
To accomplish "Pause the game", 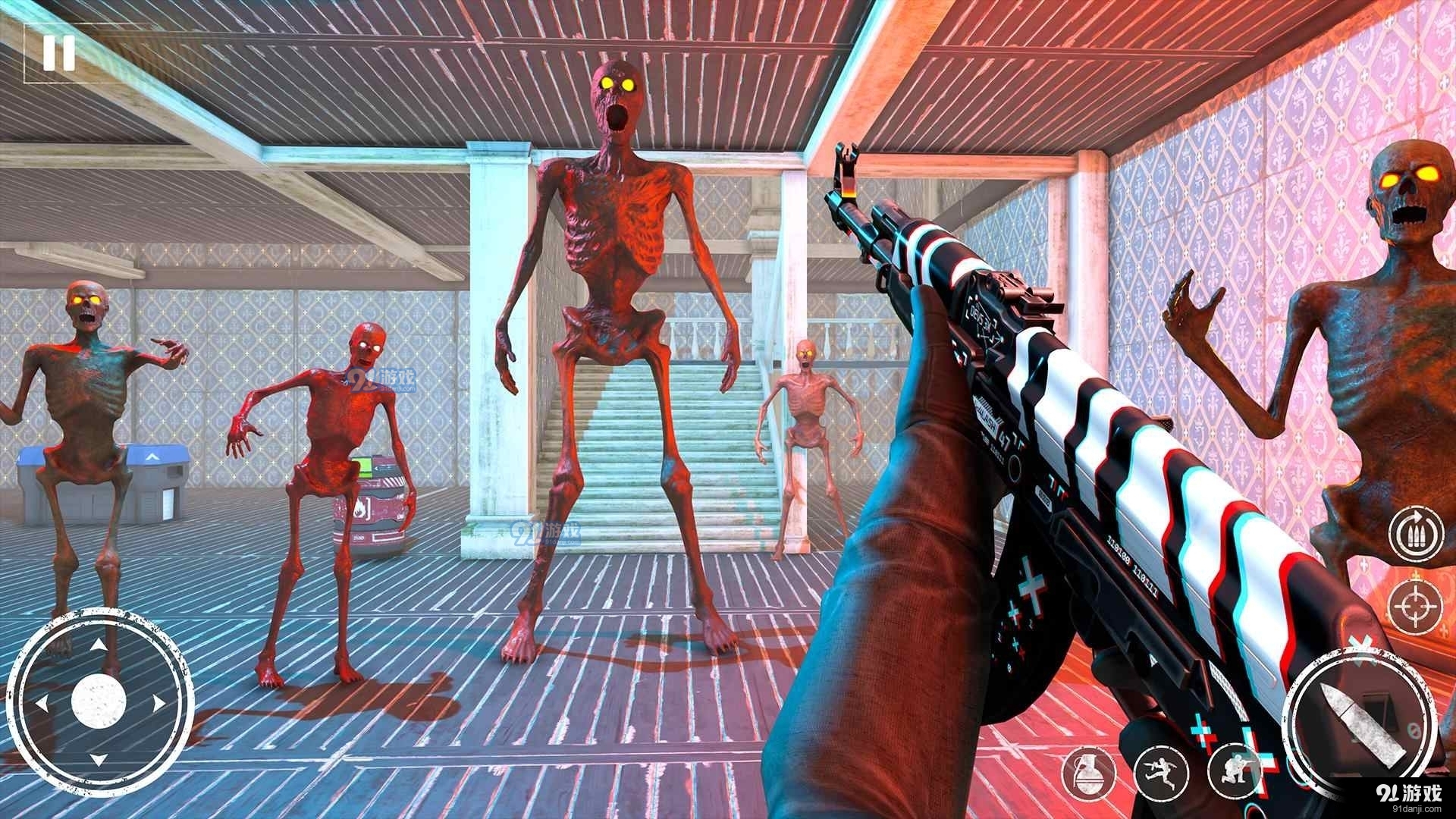I will [x=58, y=53].
